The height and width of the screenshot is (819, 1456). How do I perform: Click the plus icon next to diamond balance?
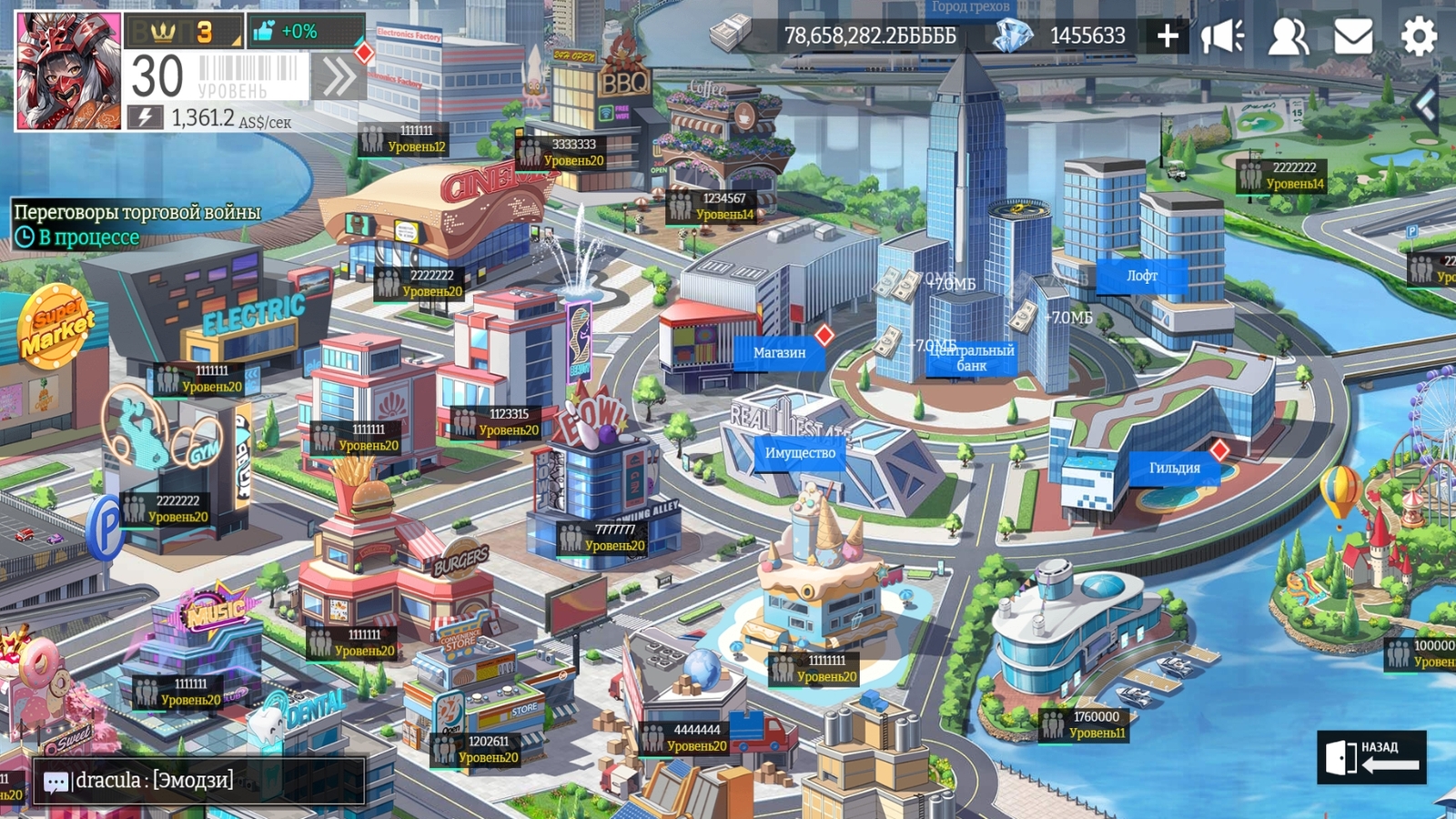click(x=1167, y=37)
